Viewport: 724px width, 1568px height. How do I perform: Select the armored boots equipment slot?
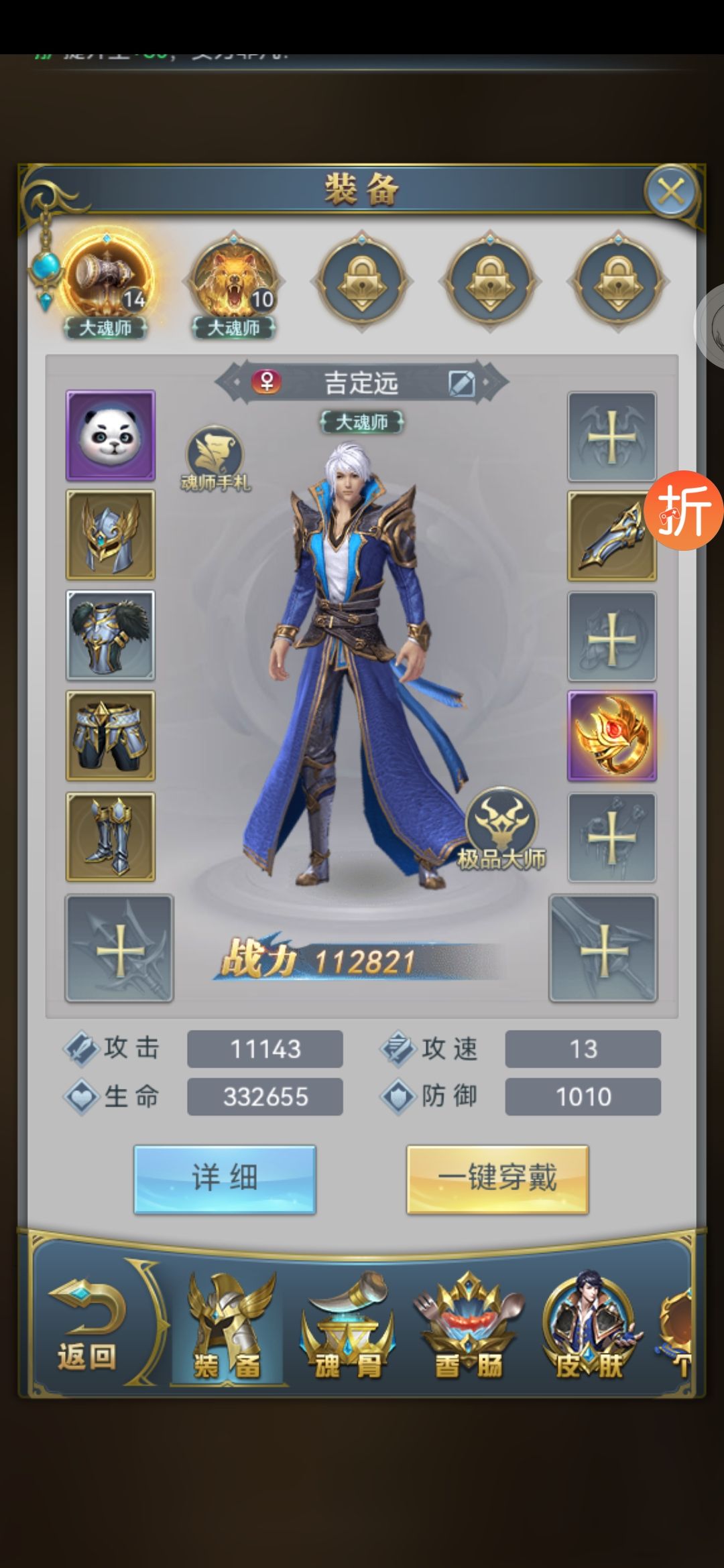[x=111, y=836]
